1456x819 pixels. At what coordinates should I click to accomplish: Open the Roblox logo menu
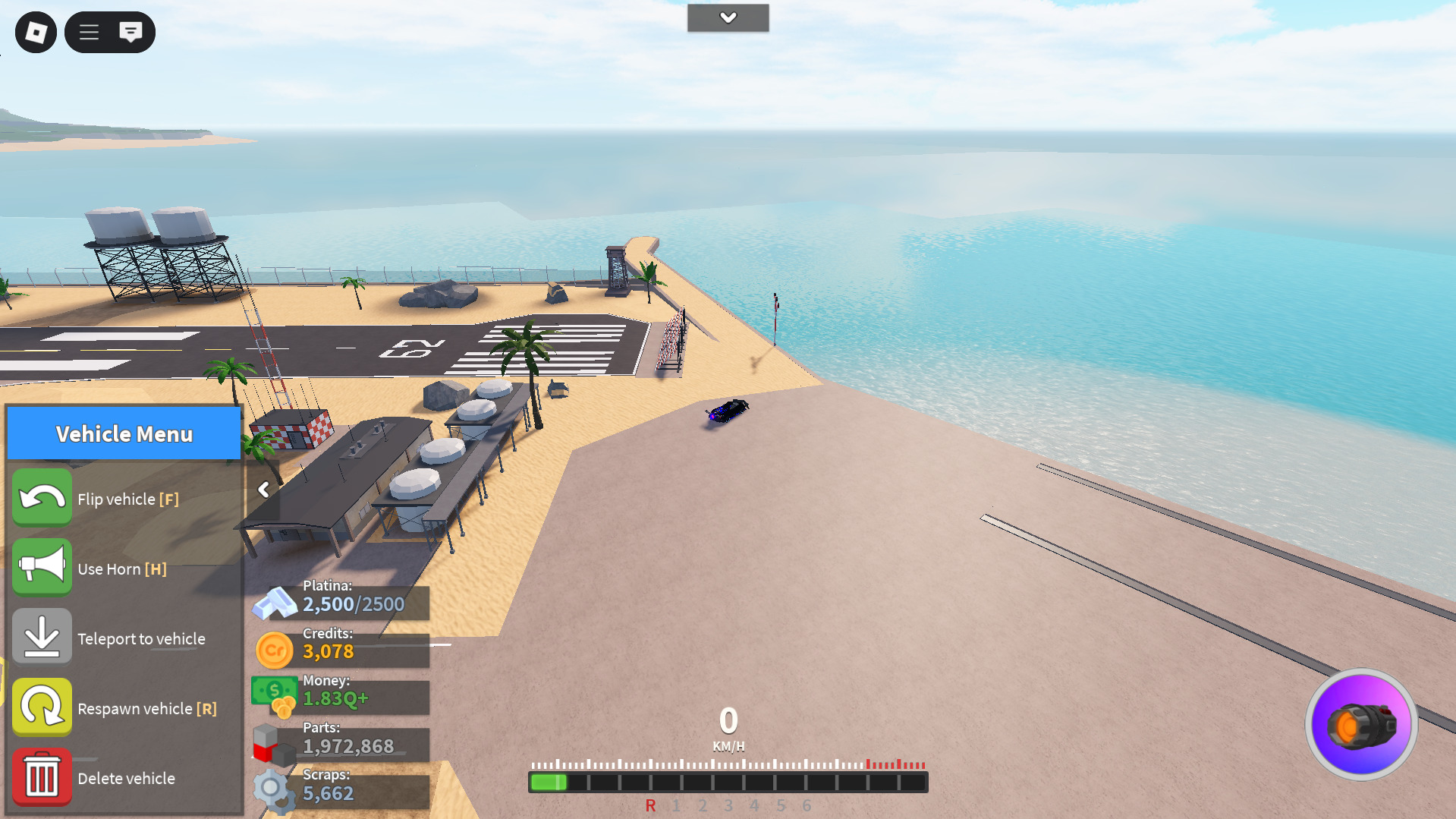(x=36, y=33)
